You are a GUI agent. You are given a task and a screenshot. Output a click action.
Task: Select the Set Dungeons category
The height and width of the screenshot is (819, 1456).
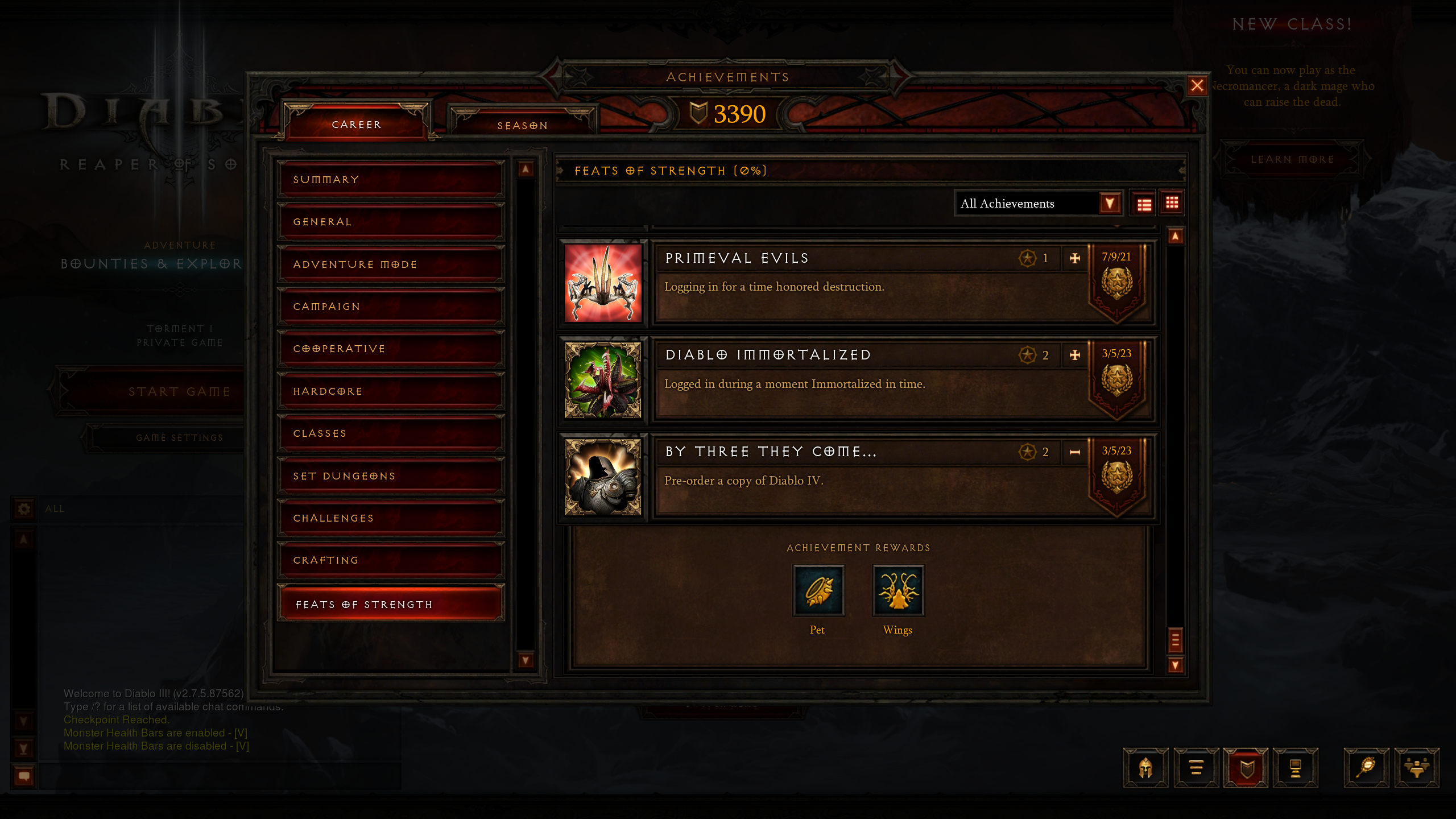[391, 476]
